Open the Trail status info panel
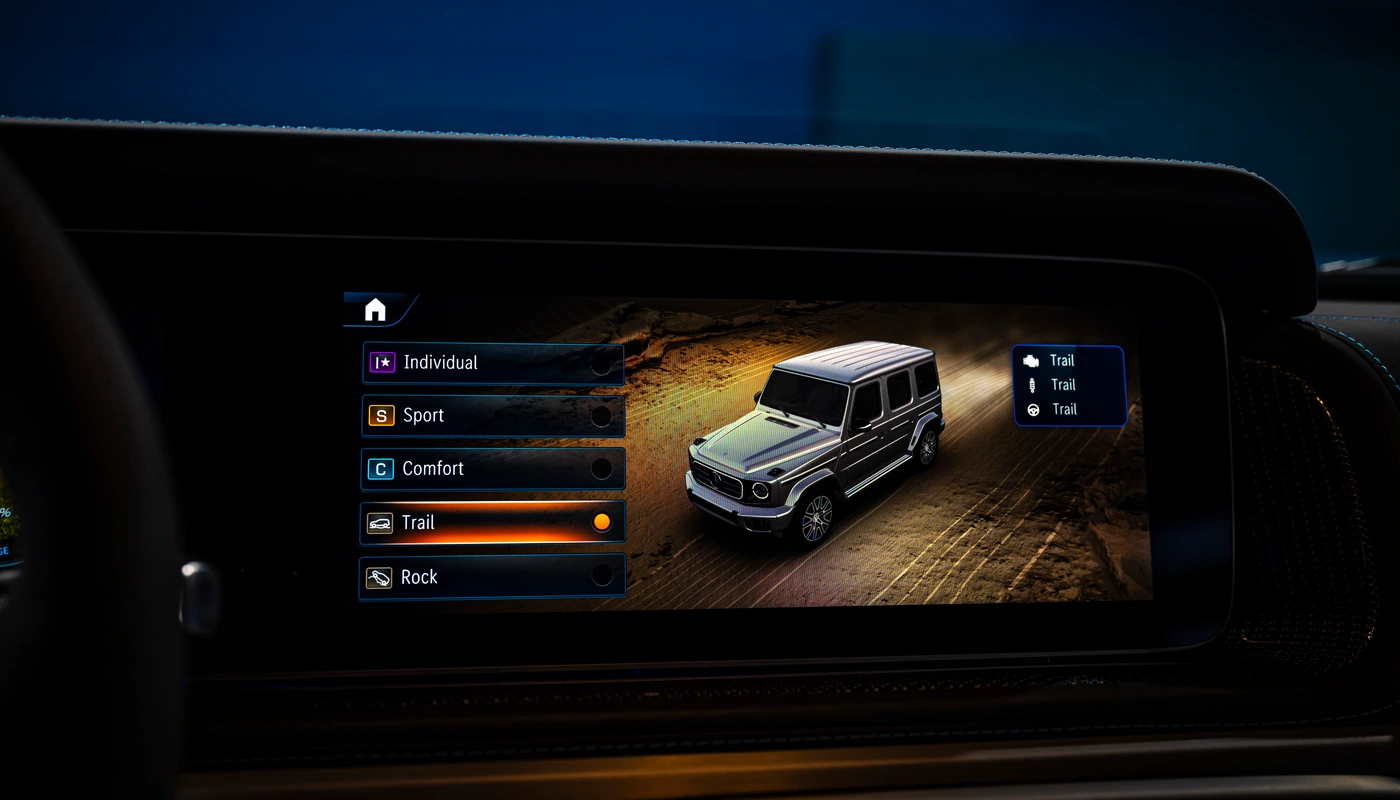1400x800 pixels. click(1068, 385)
